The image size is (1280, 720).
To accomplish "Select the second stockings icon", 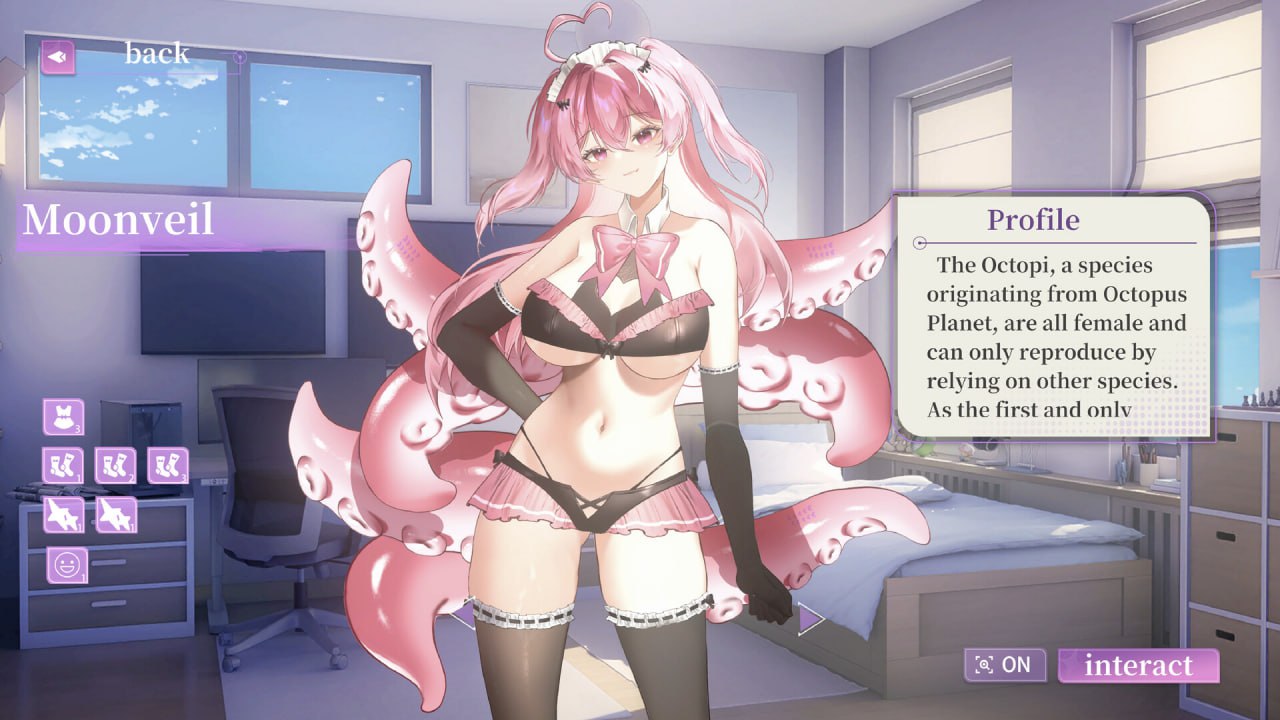I will coord(114,463).
